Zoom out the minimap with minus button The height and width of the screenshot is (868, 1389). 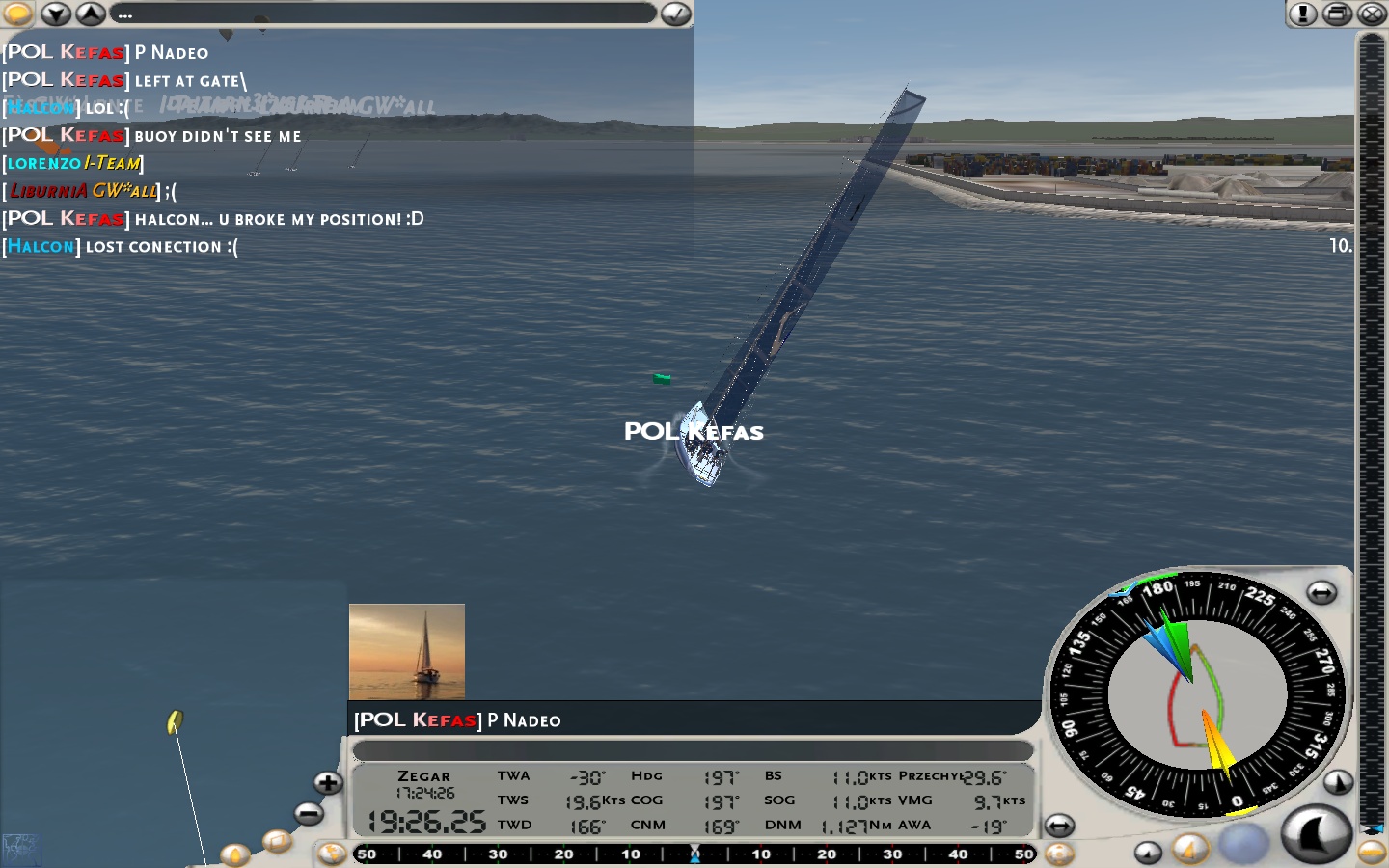[309, 814]
